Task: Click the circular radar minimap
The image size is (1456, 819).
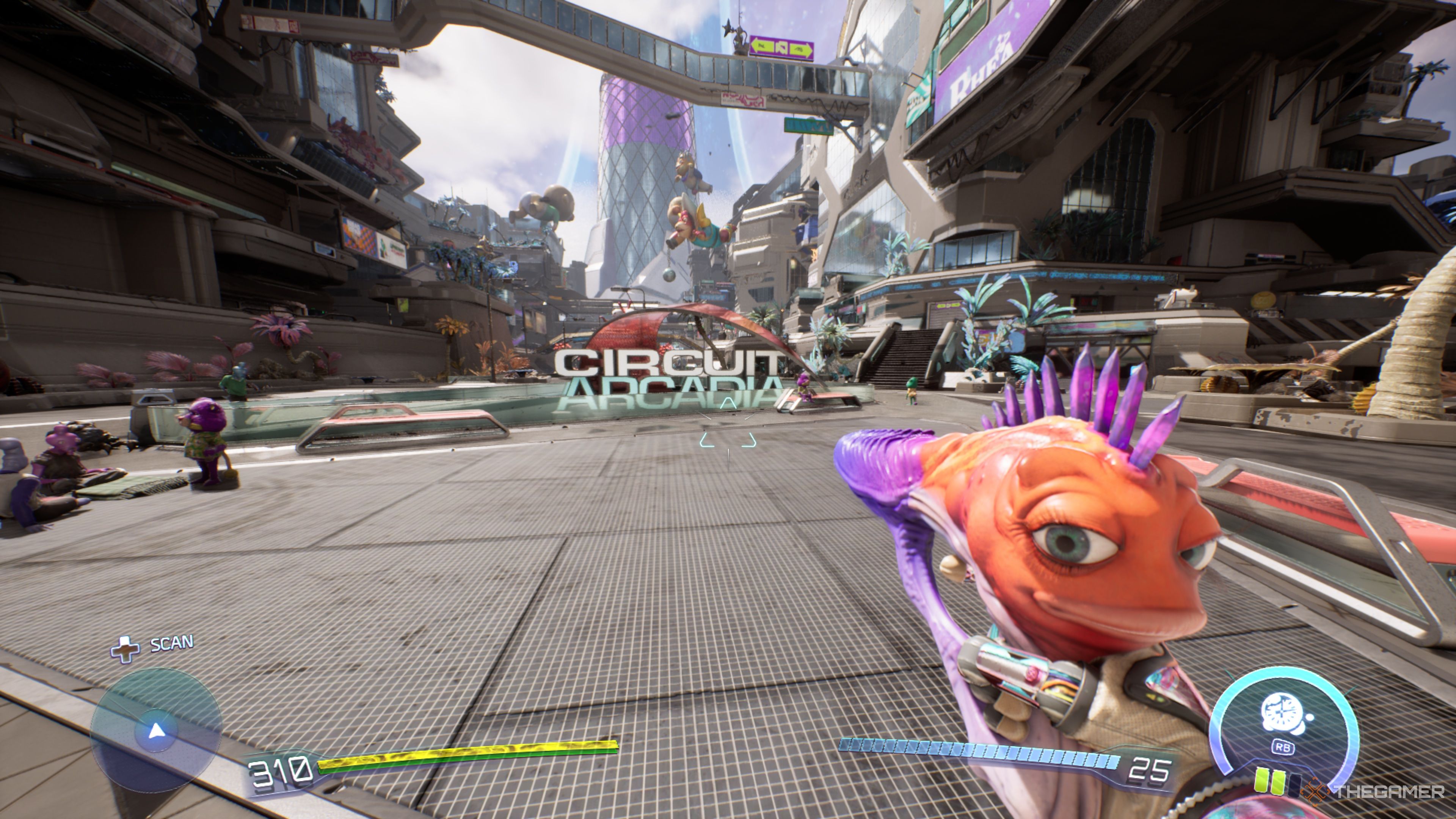Action: click(156, 730)
